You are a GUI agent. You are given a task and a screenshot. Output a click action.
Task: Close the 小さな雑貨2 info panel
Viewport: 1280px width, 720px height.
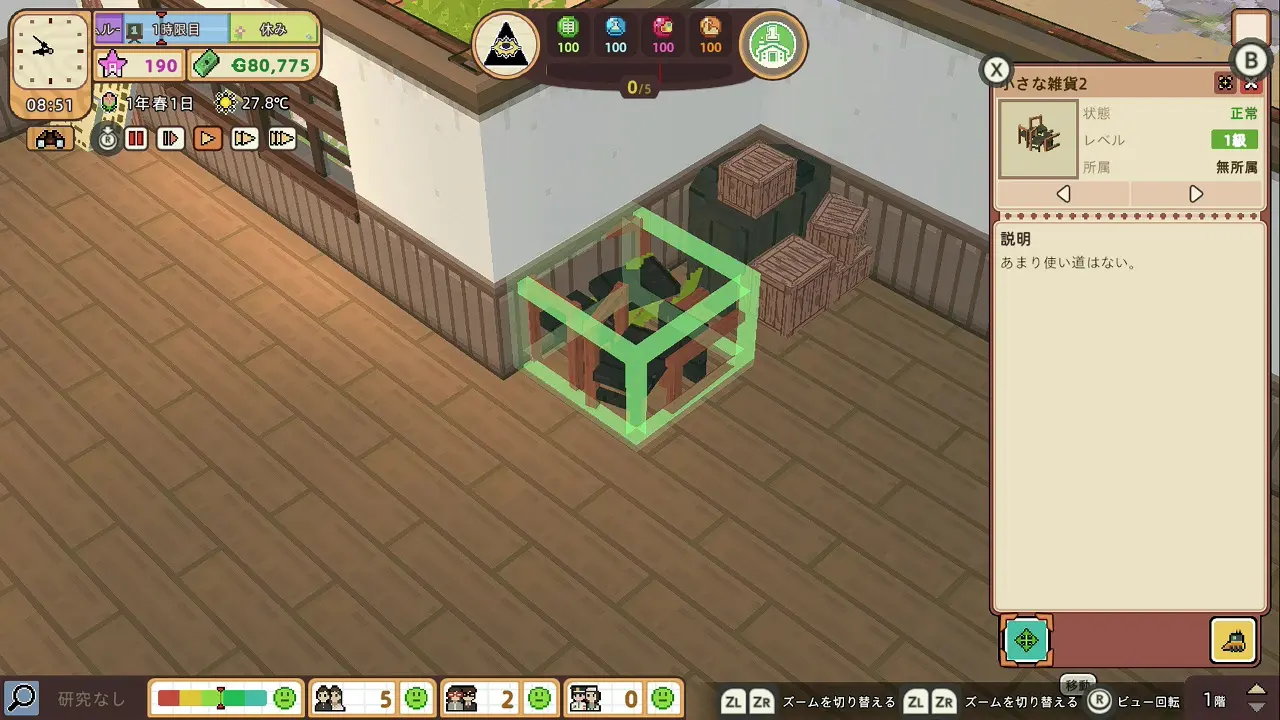pos(1251,84)
